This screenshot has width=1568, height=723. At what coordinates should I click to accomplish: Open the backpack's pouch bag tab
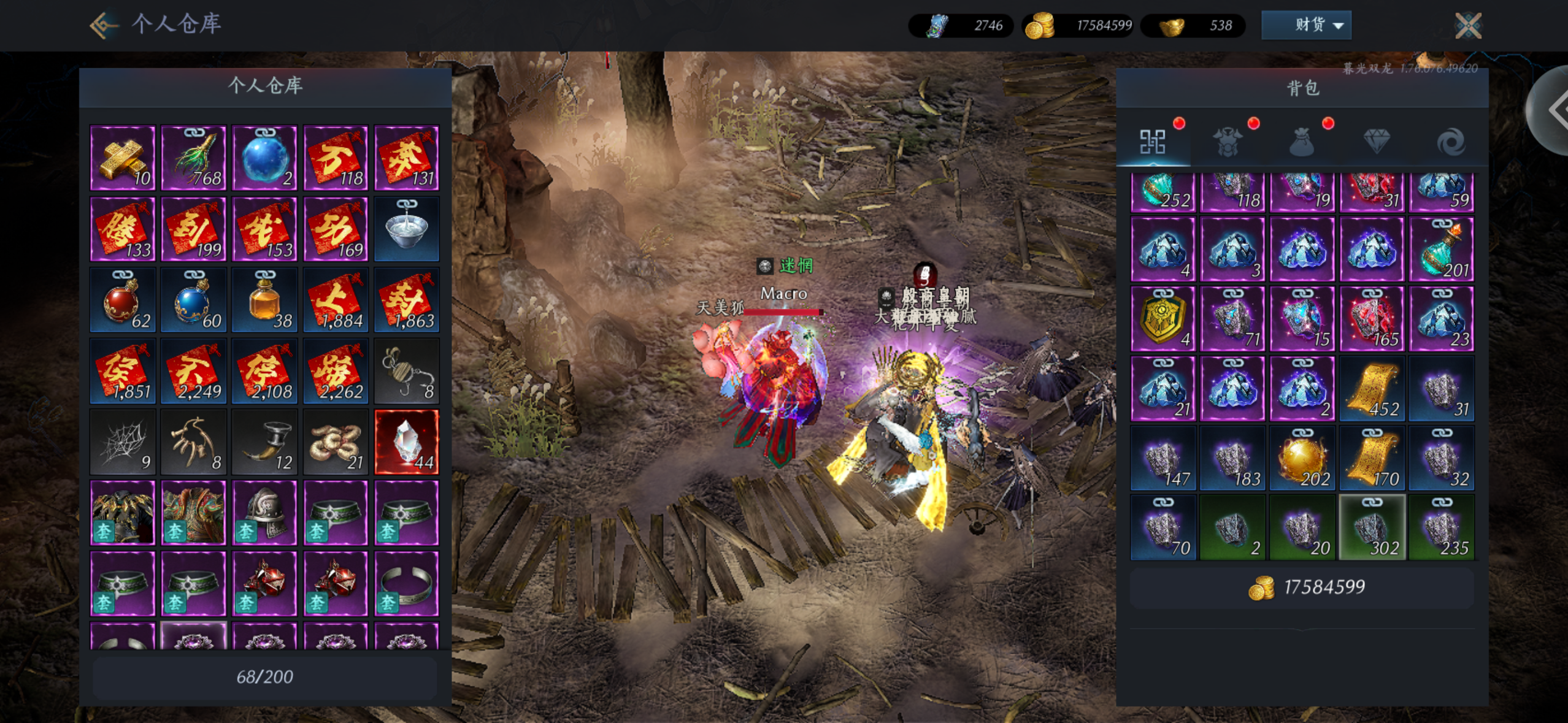1302,142
